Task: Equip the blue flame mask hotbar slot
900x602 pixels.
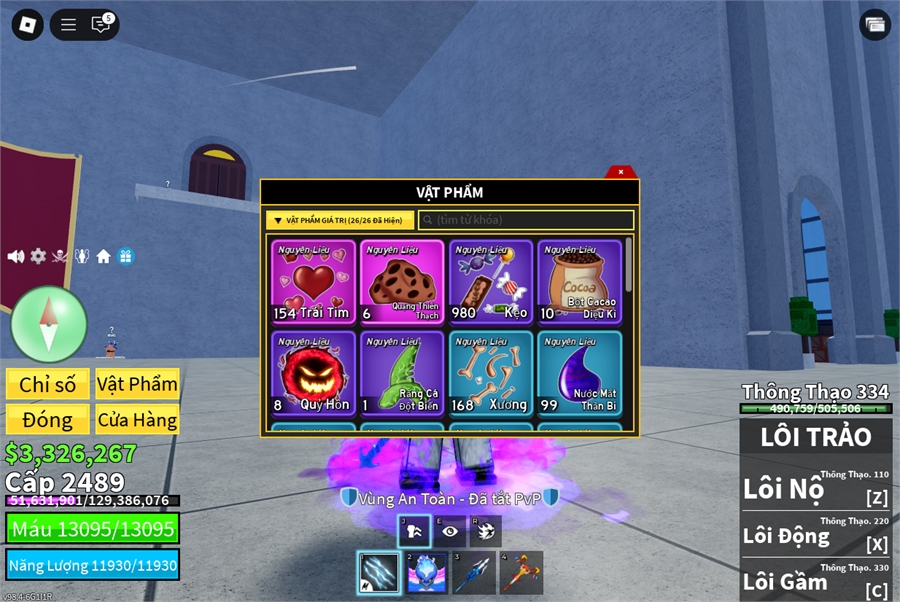Action: [427, 574]
